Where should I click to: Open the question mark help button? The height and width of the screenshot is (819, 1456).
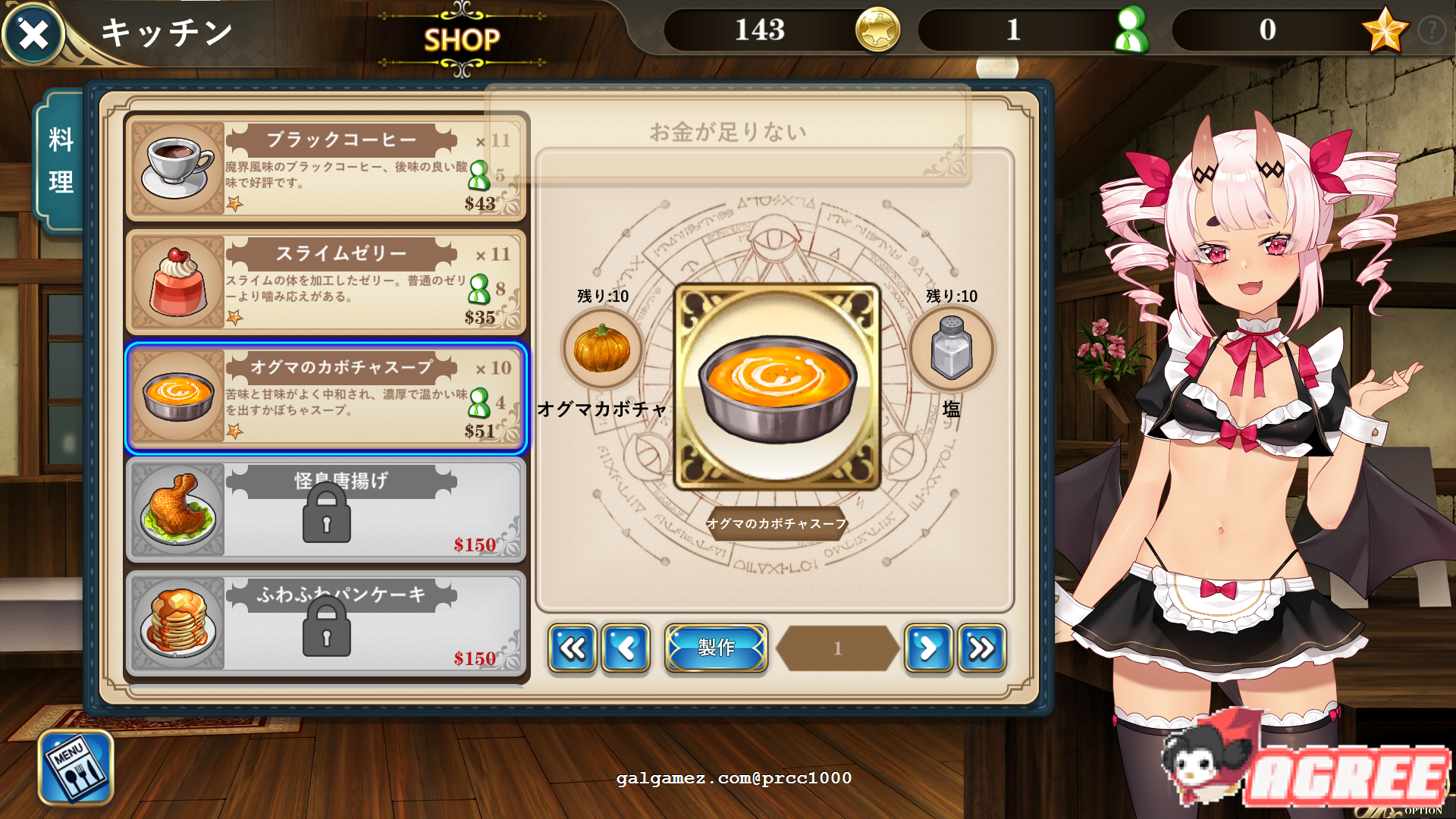(1431, 31)
